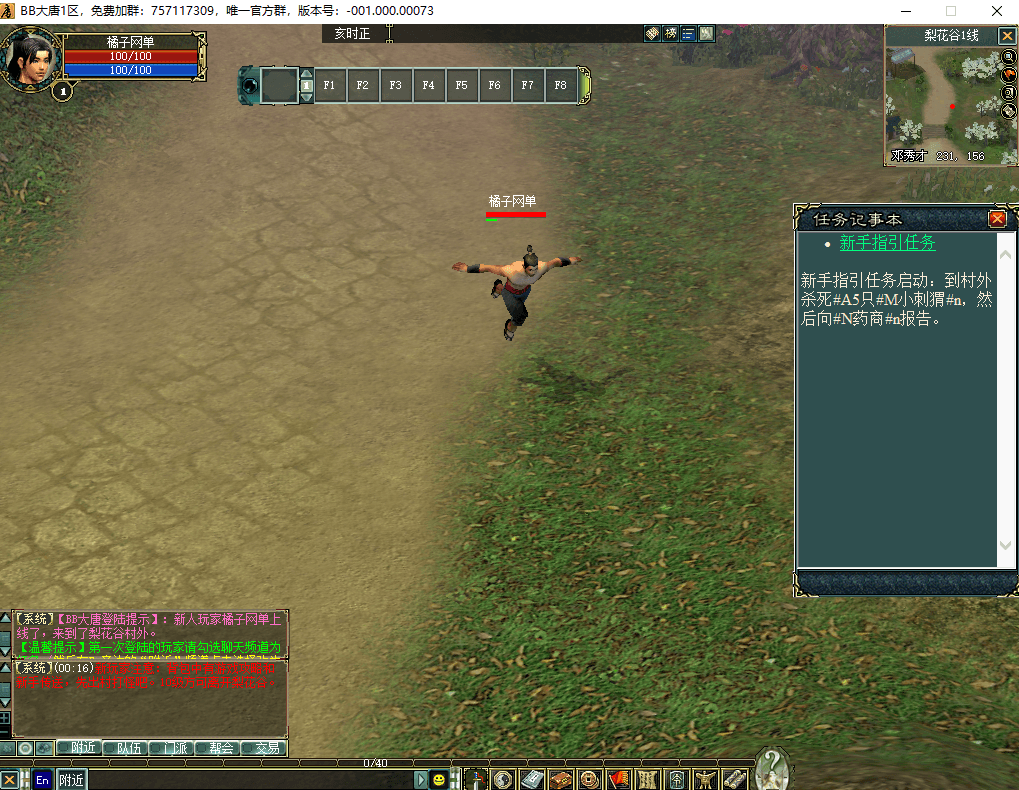Viewport: 1019px width, 790px height.
Task: Open the 榜 ranking button
Action: point(671,33)
